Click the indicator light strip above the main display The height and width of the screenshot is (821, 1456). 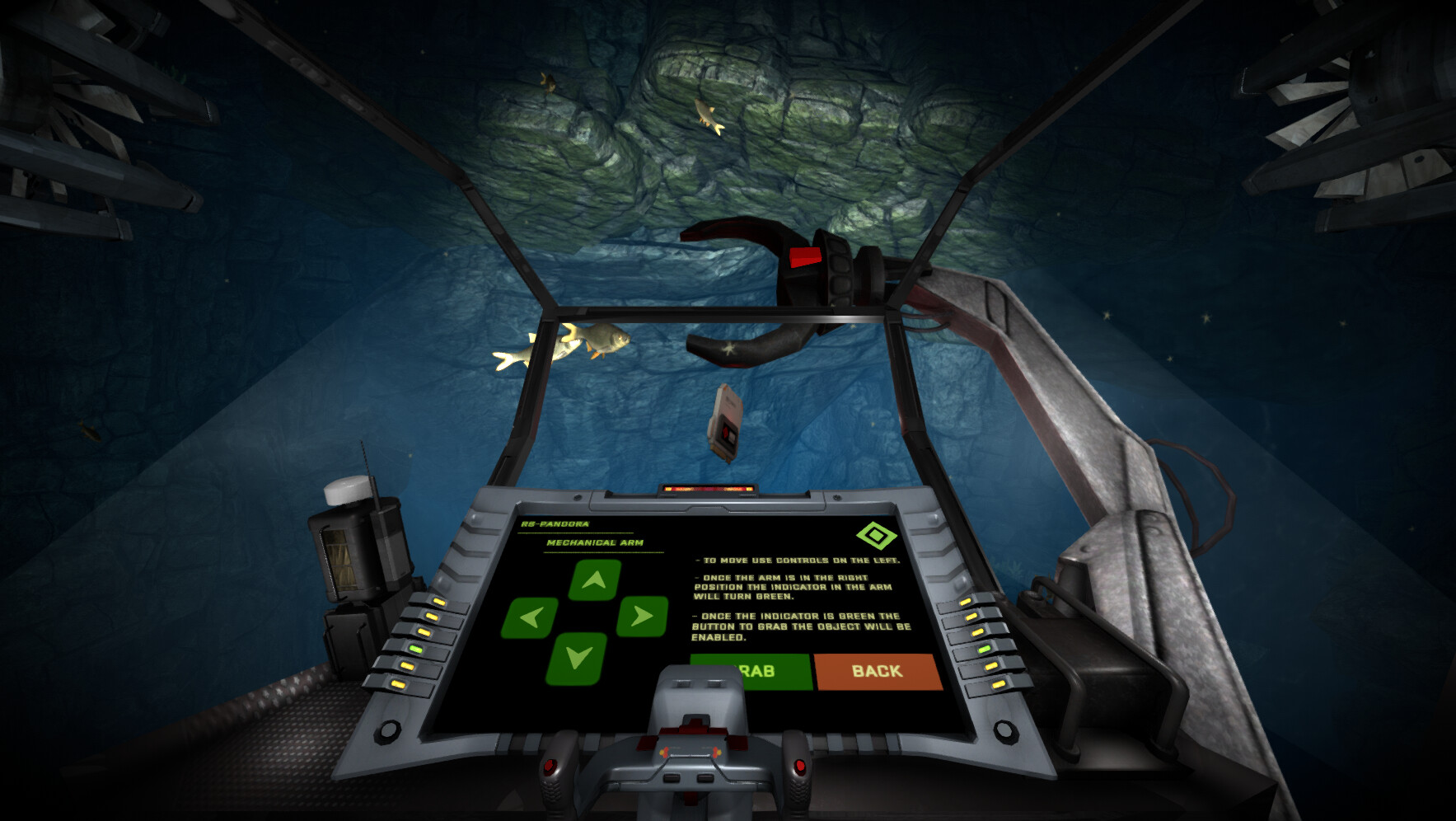[709, 488]
